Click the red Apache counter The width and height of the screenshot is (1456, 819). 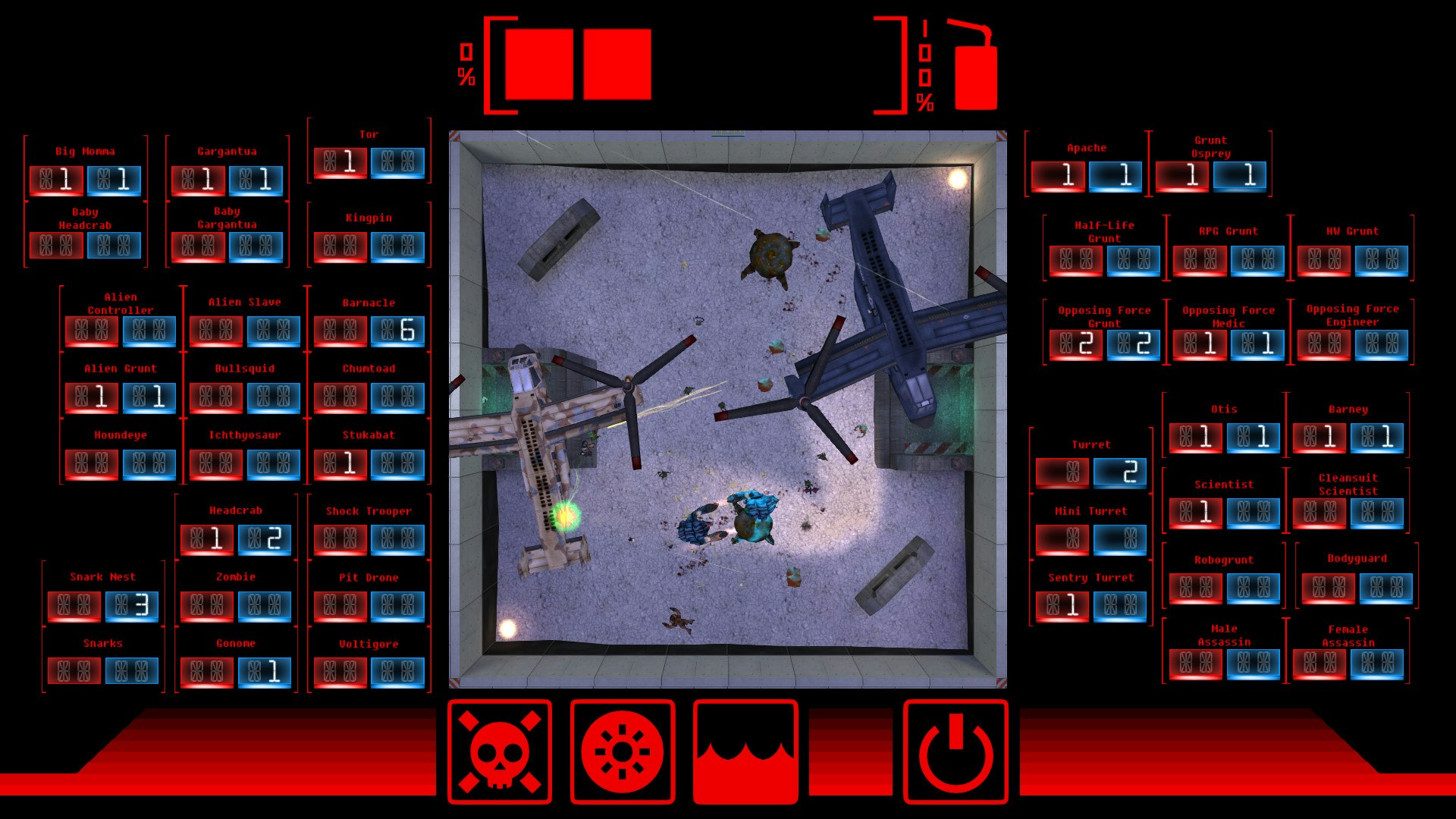point(1060,176)
